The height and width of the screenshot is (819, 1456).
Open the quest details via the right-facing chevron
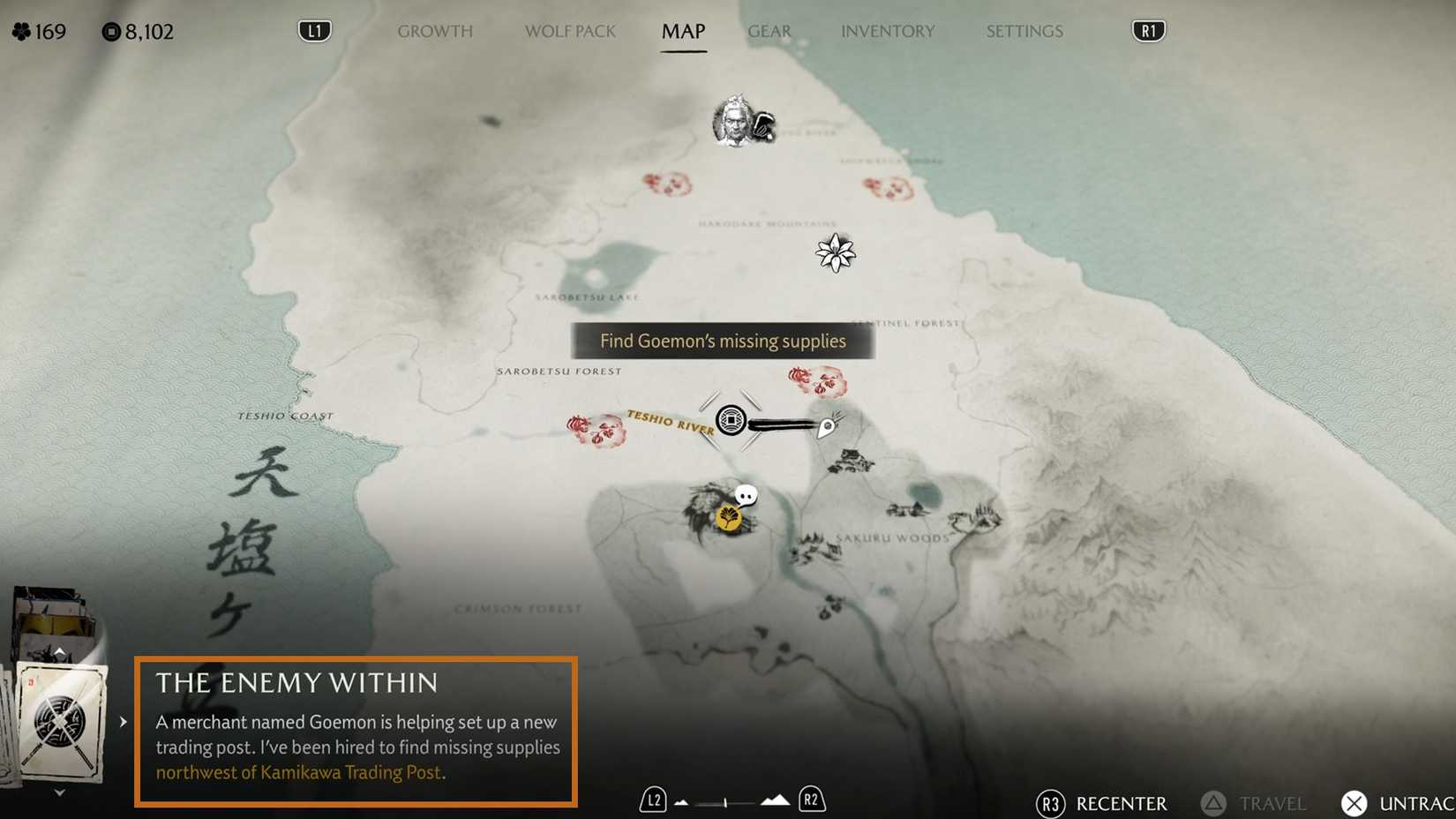124,721
